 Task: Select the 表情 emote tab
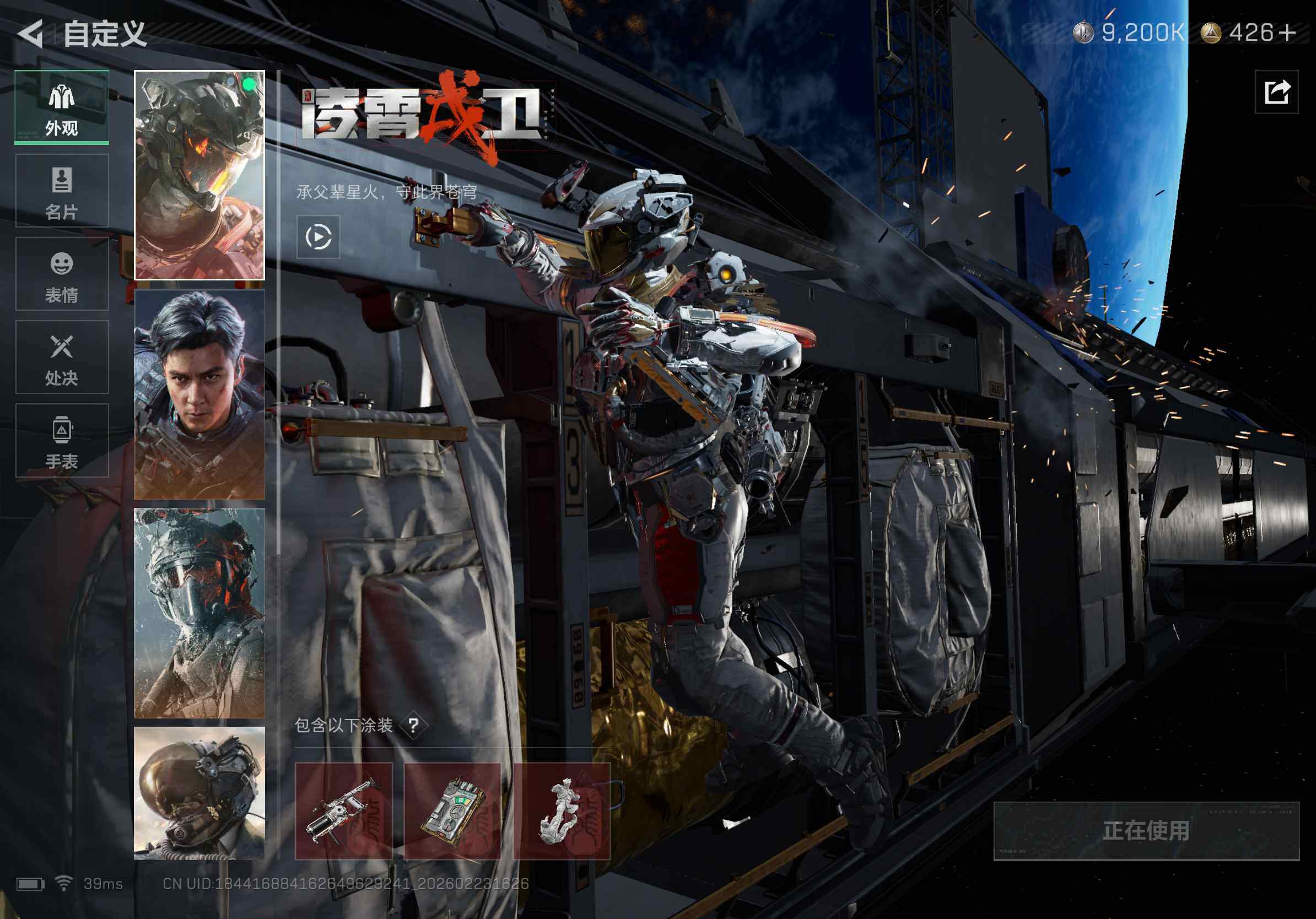click(x=62, y=274)
